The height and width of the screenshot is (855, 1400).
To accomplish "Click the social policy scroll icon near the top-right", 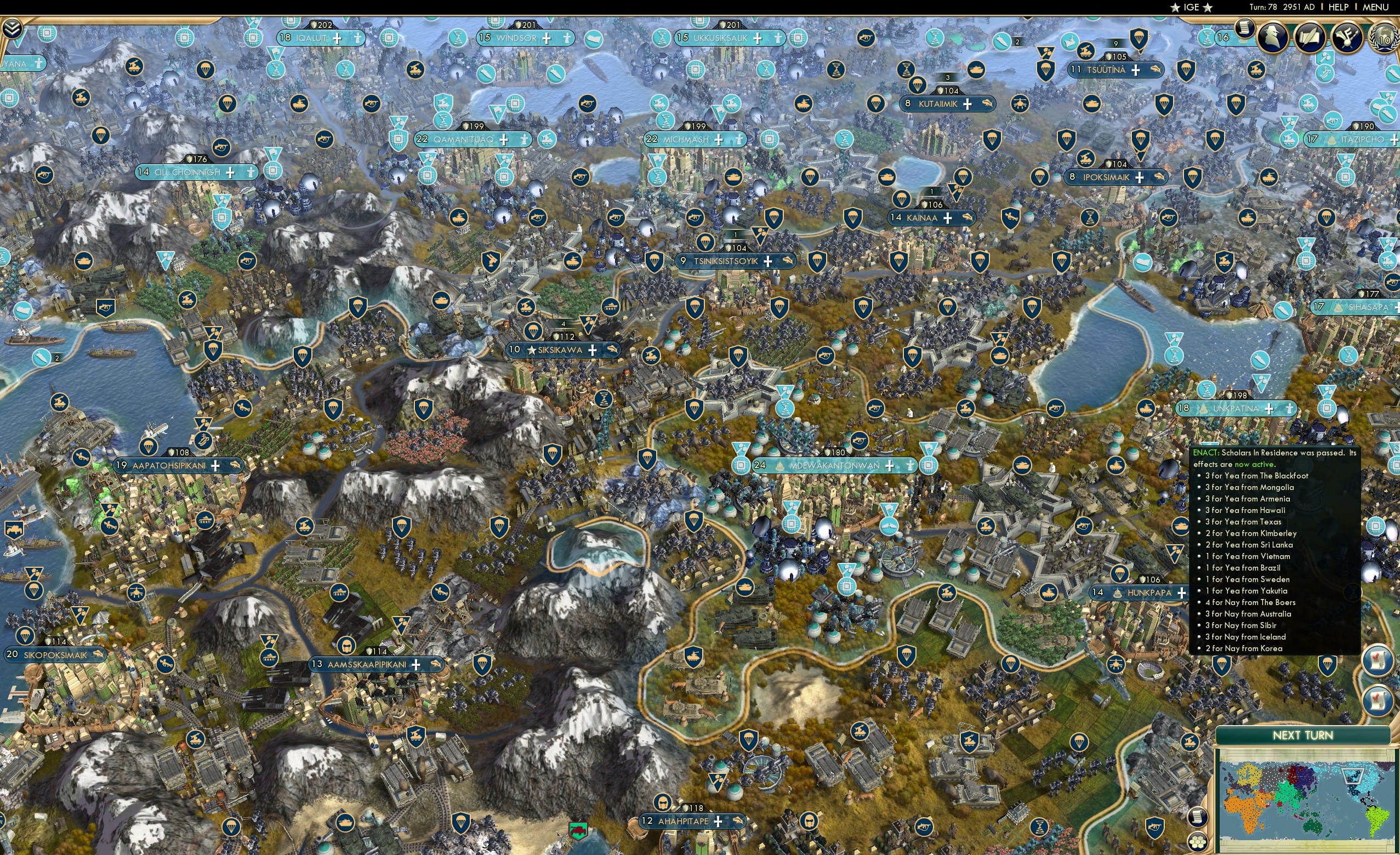I will pyautogui.click(x=1244, y=30).
